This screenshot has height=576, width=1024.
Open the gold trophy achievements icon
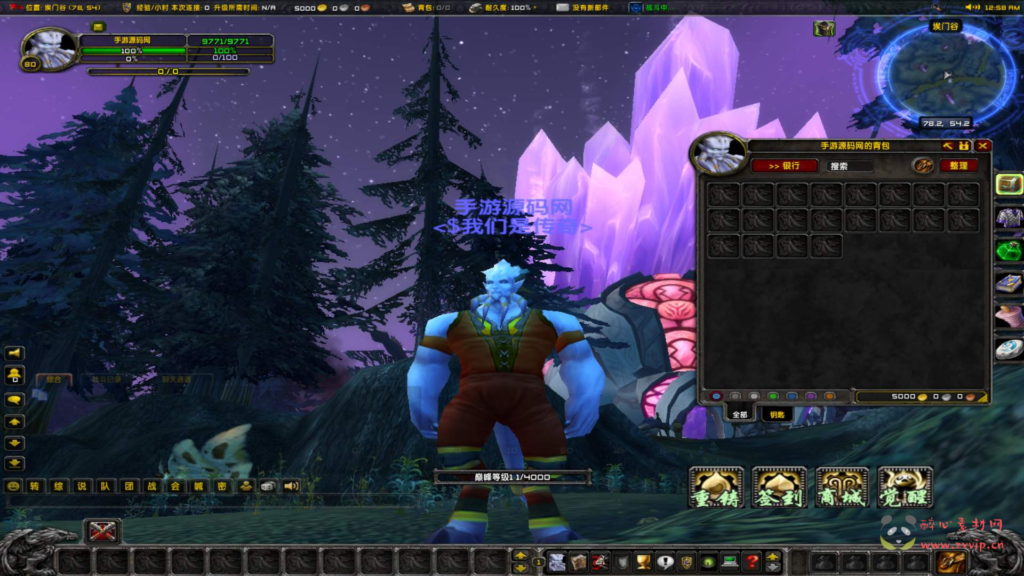coord(643,562)
